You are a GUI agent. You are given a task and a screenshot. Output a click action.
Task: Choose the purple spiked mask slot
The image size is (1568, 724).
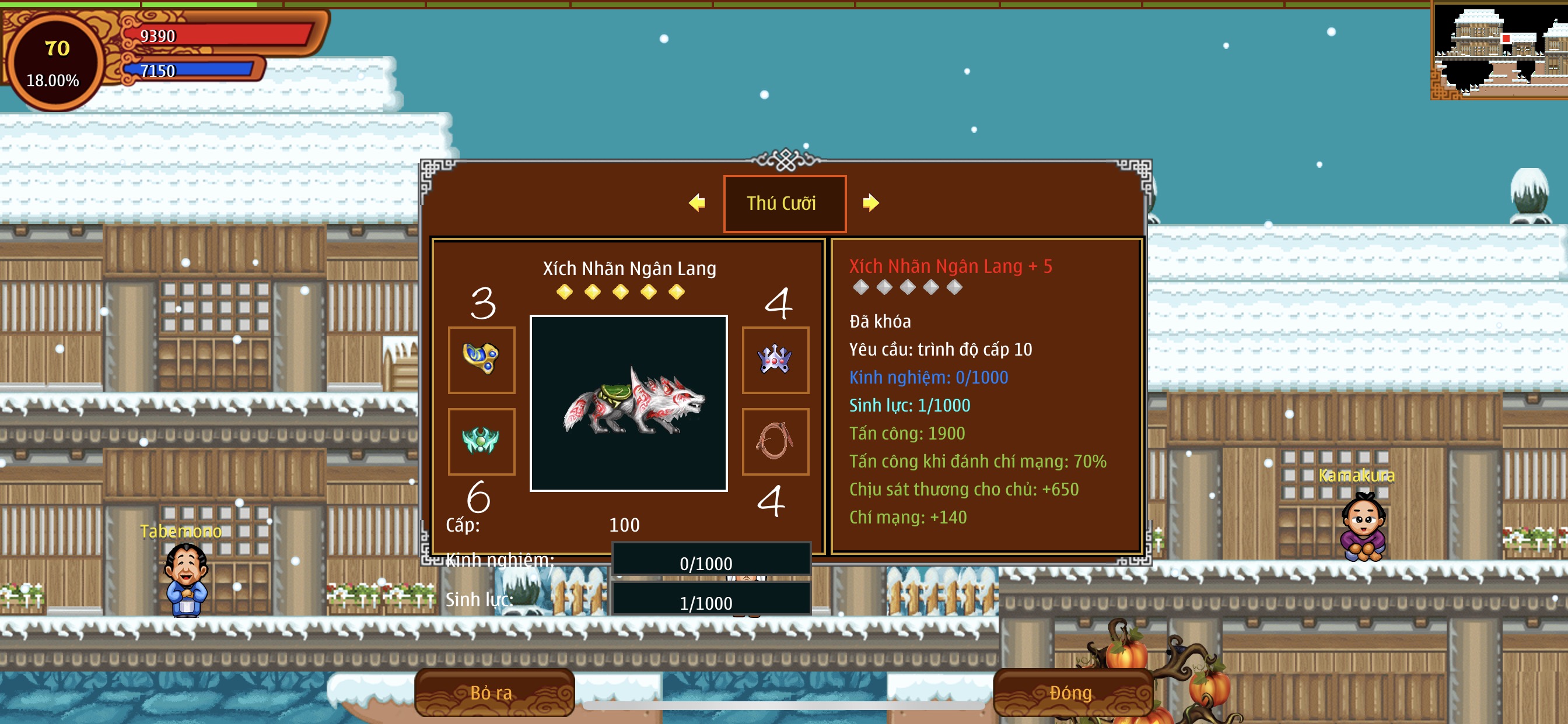click(x=775, y=360)
